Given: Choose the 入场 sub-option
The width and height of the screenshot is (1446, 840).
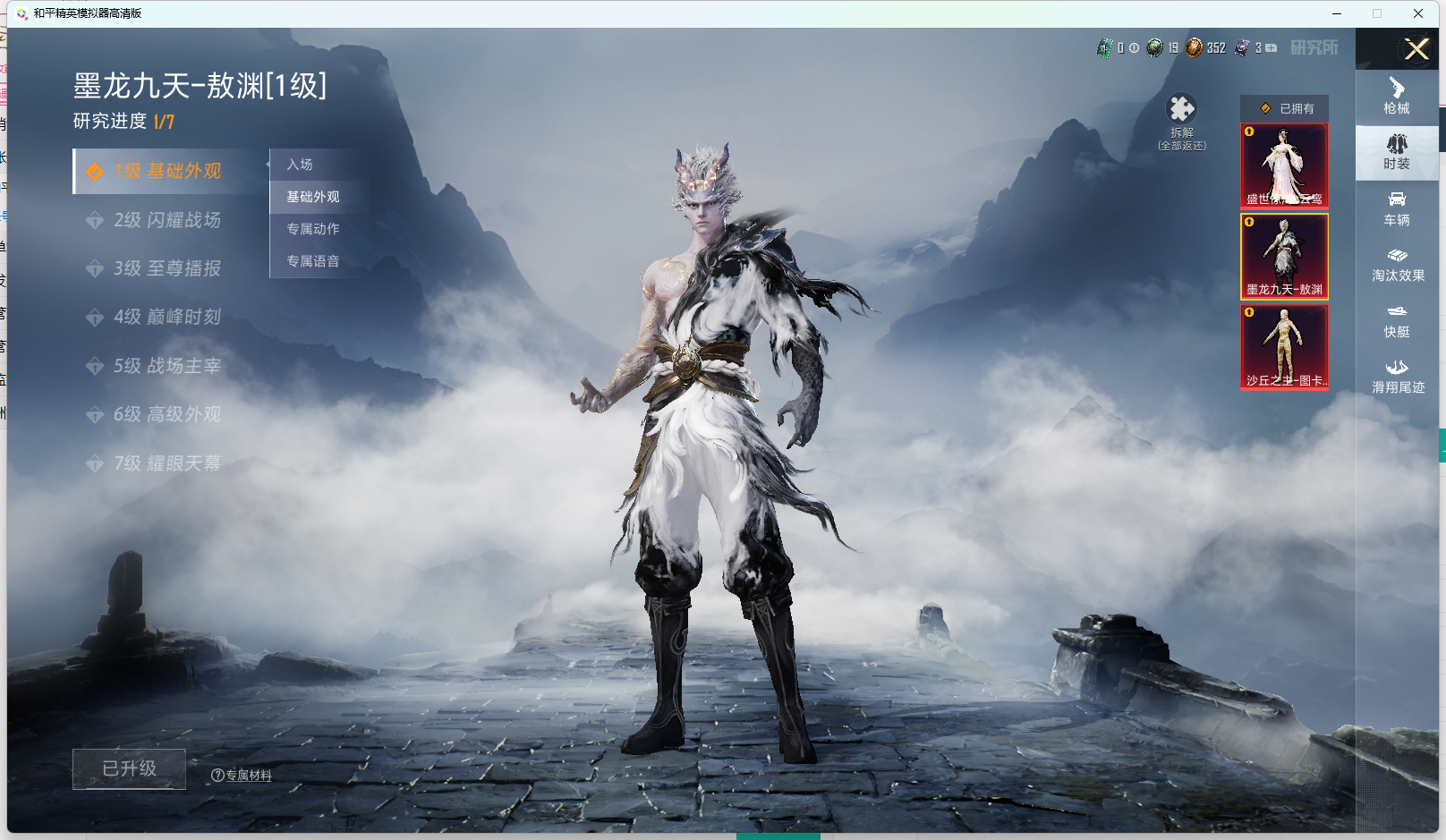Looking at the screenshot, I should point(301,165).
